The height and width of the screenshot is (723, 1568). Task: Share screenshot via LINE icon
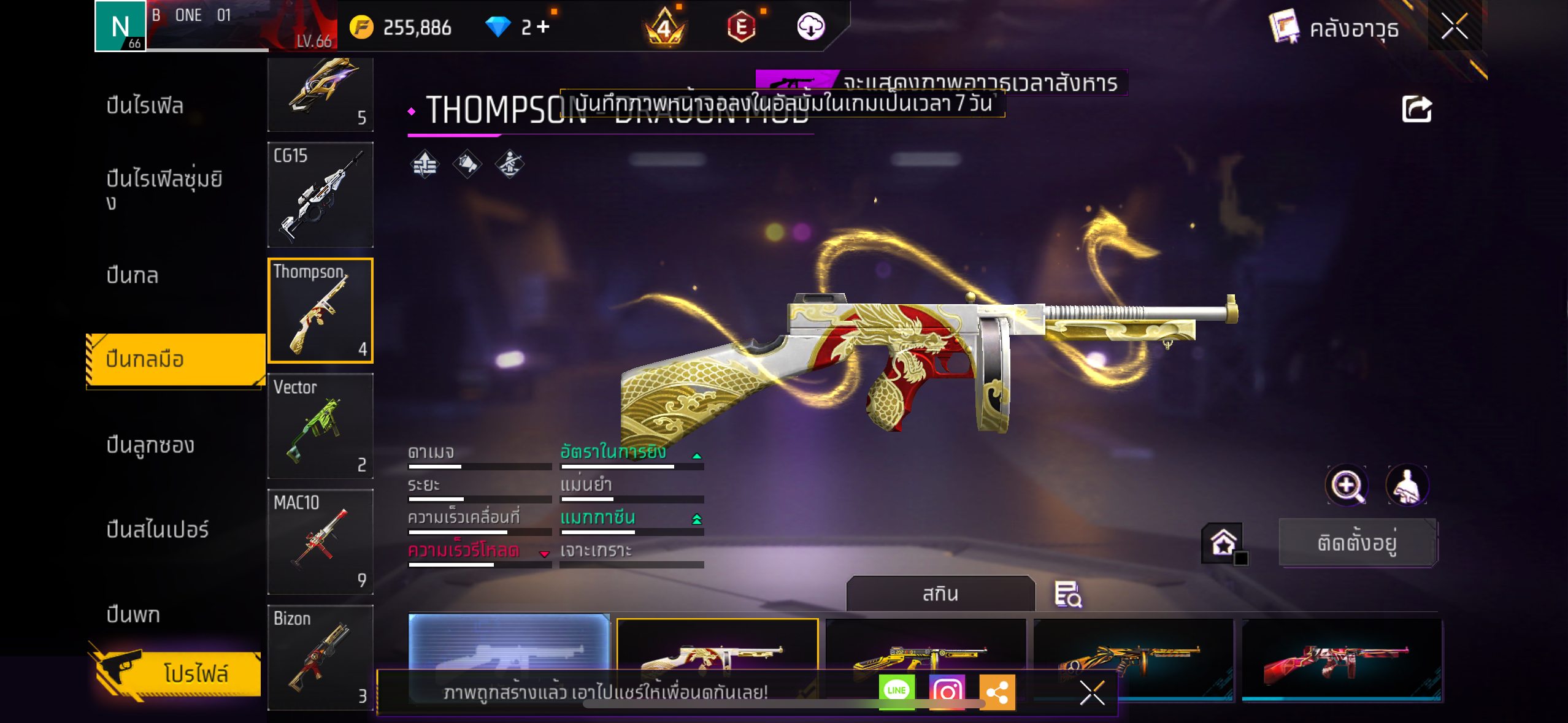(896, 691)
